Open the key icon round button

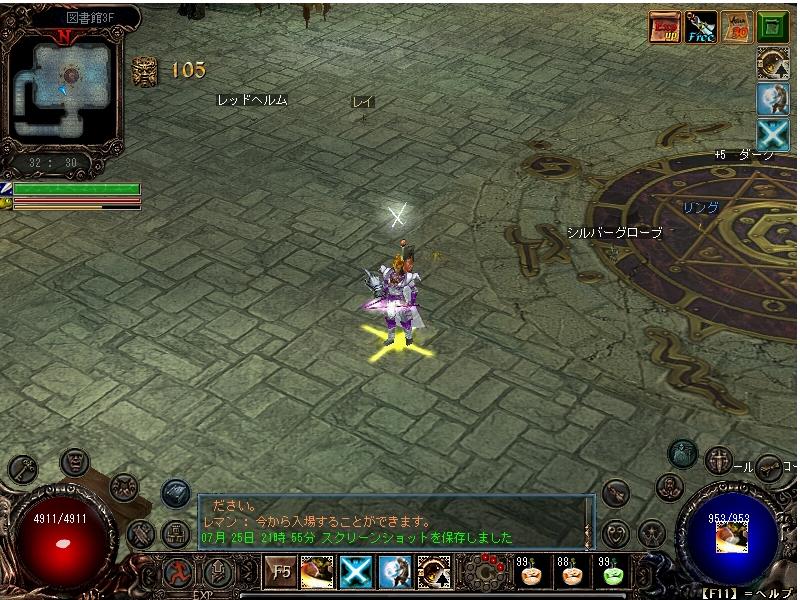[x=24, y=468]
